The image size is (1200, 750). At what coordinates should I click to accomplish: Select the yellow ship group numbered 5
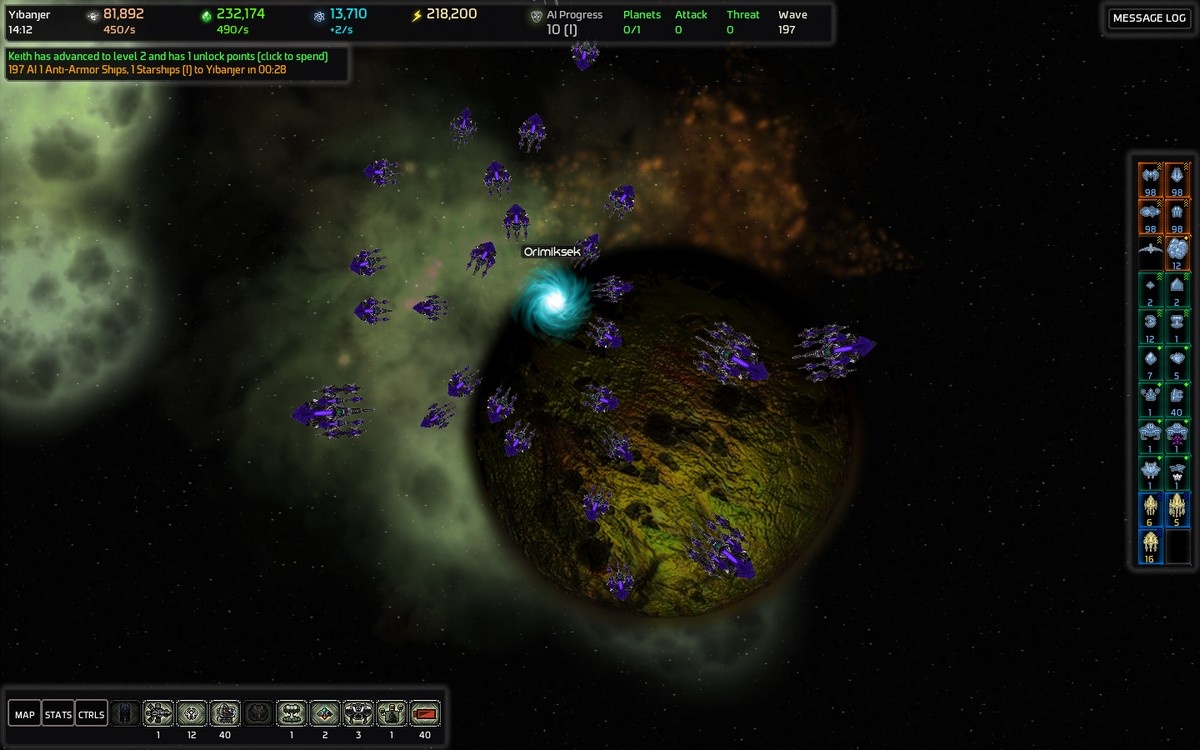coord(1177,508)
